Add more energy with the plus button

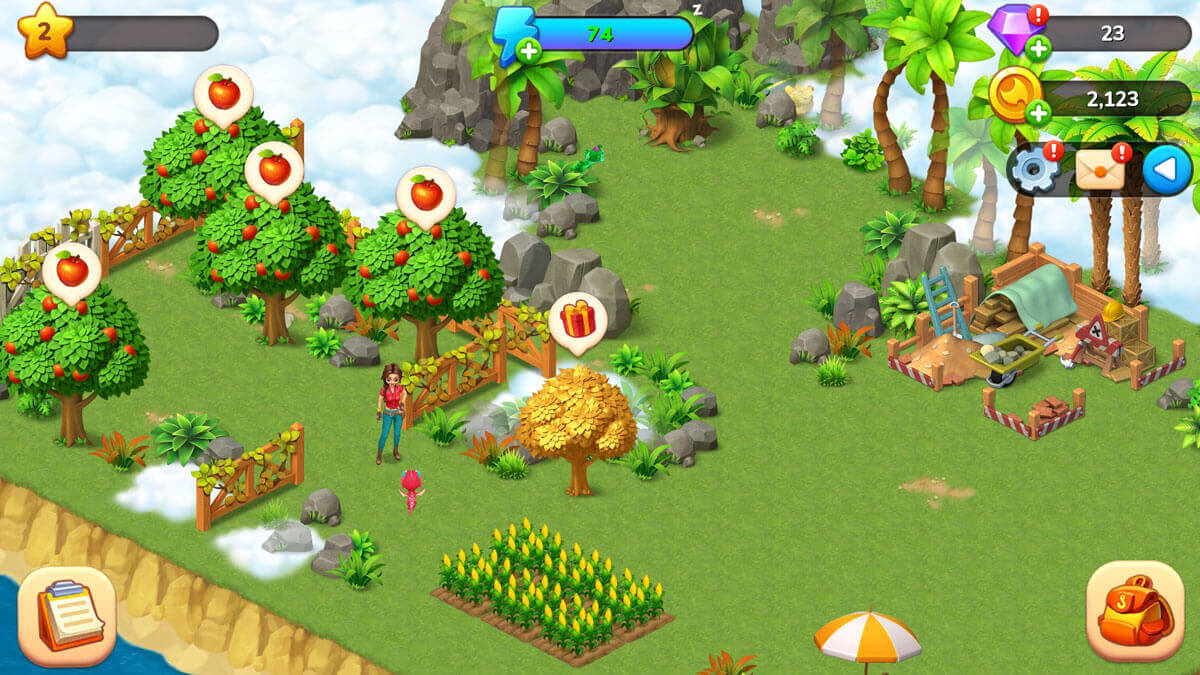pyautogui.click(x=528, y=51)
